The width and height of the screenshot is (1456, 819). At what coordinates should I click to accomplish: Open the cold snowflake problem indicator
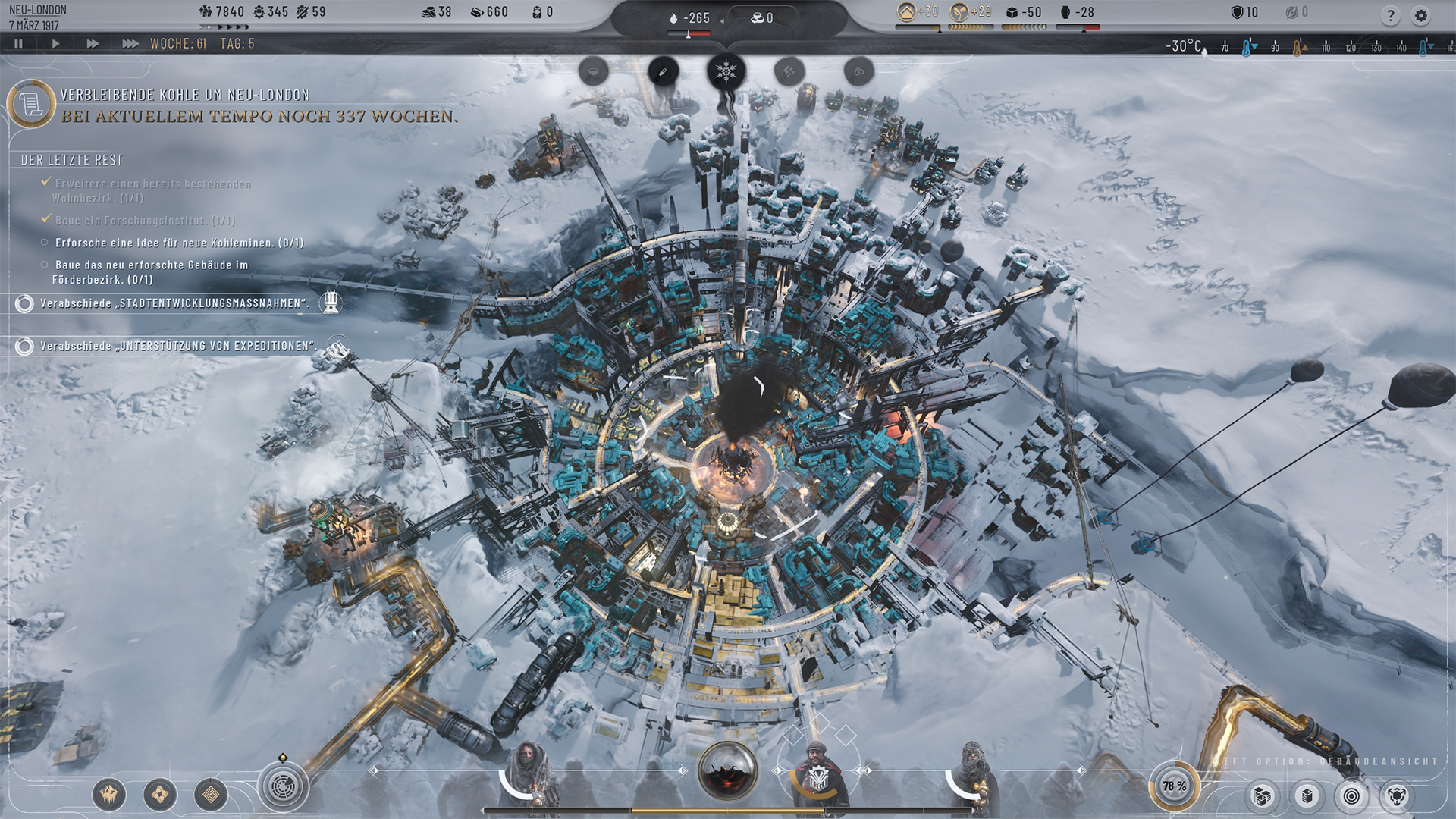[726, 72]
